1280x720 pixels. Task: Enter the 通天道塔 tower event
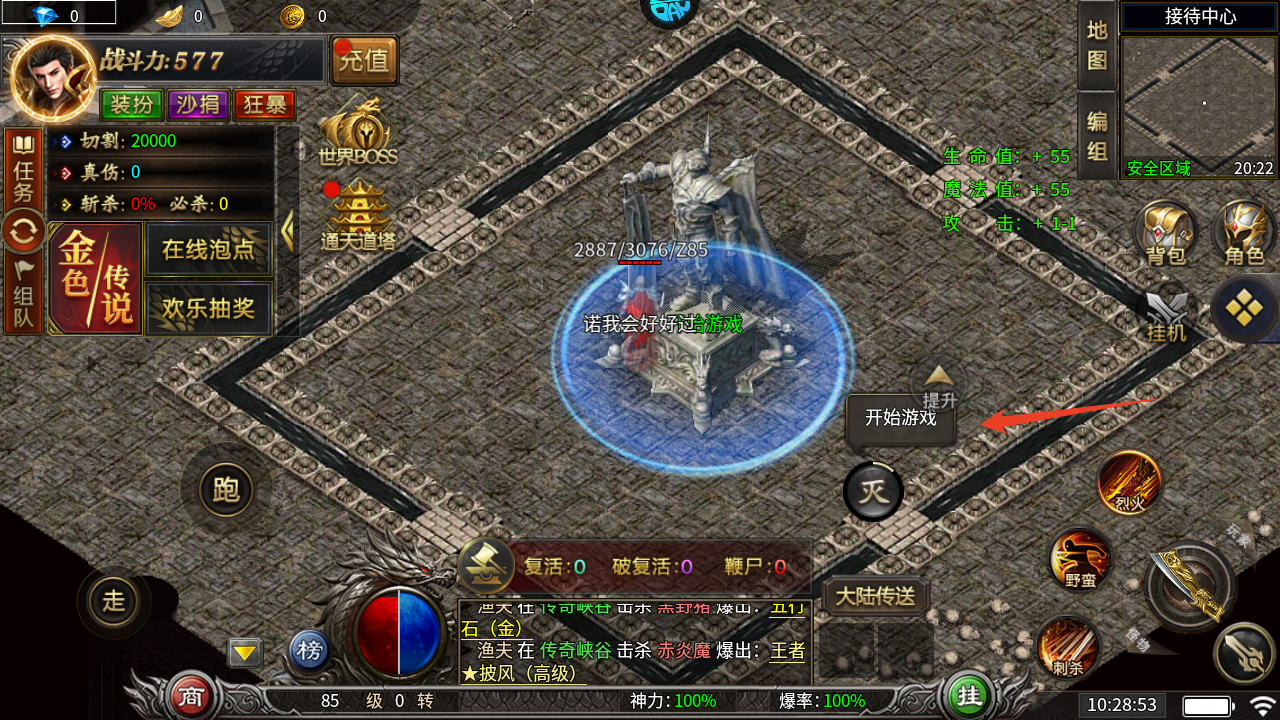coord(358,217)
